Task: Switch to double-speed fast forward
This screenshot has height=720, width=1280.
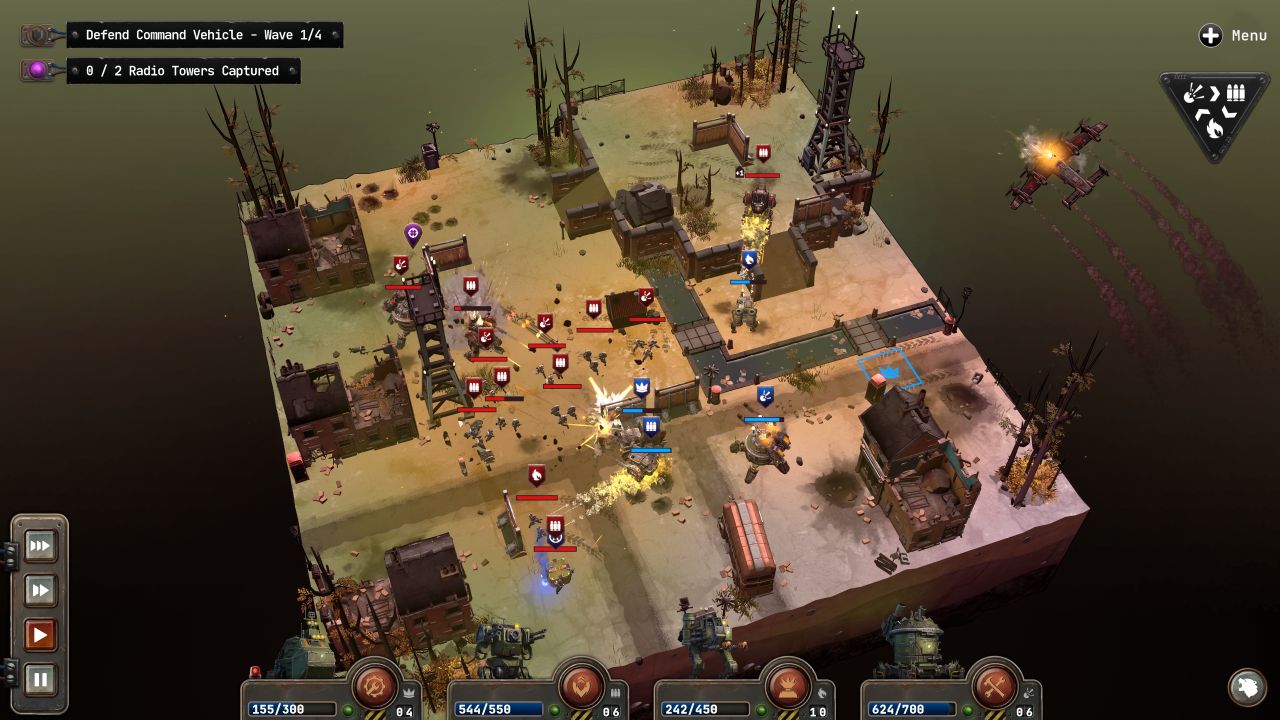Action: point(40,590)
